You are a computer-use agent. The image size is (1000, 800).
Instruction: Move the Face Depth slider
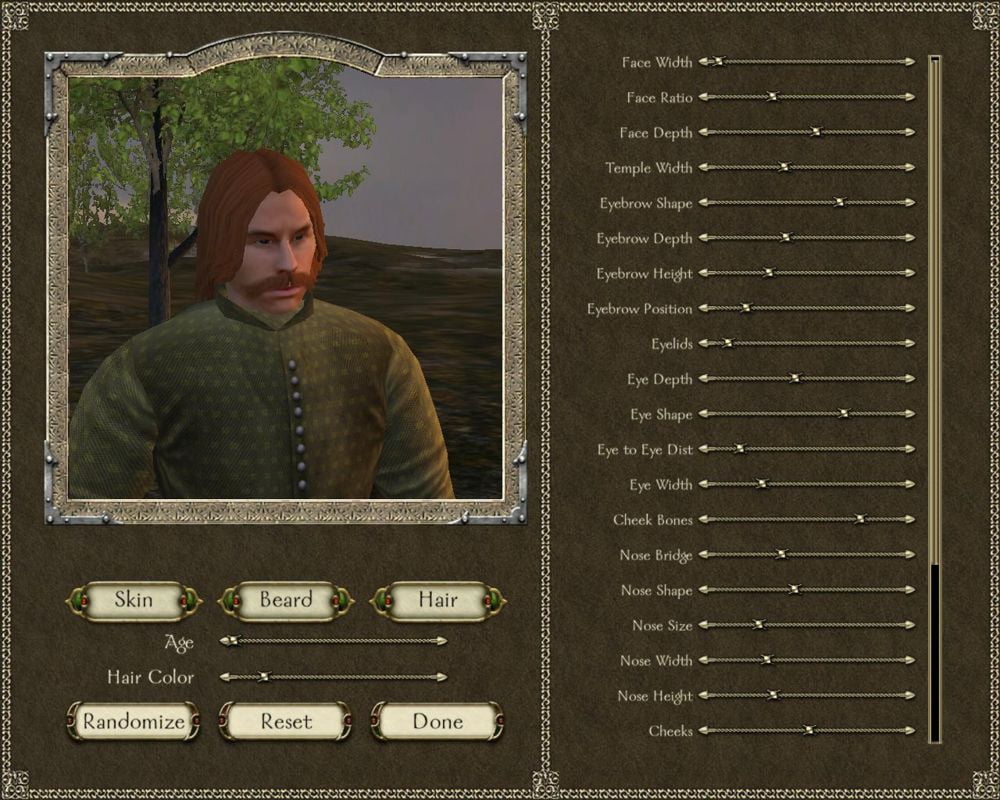tap(816, 132)
